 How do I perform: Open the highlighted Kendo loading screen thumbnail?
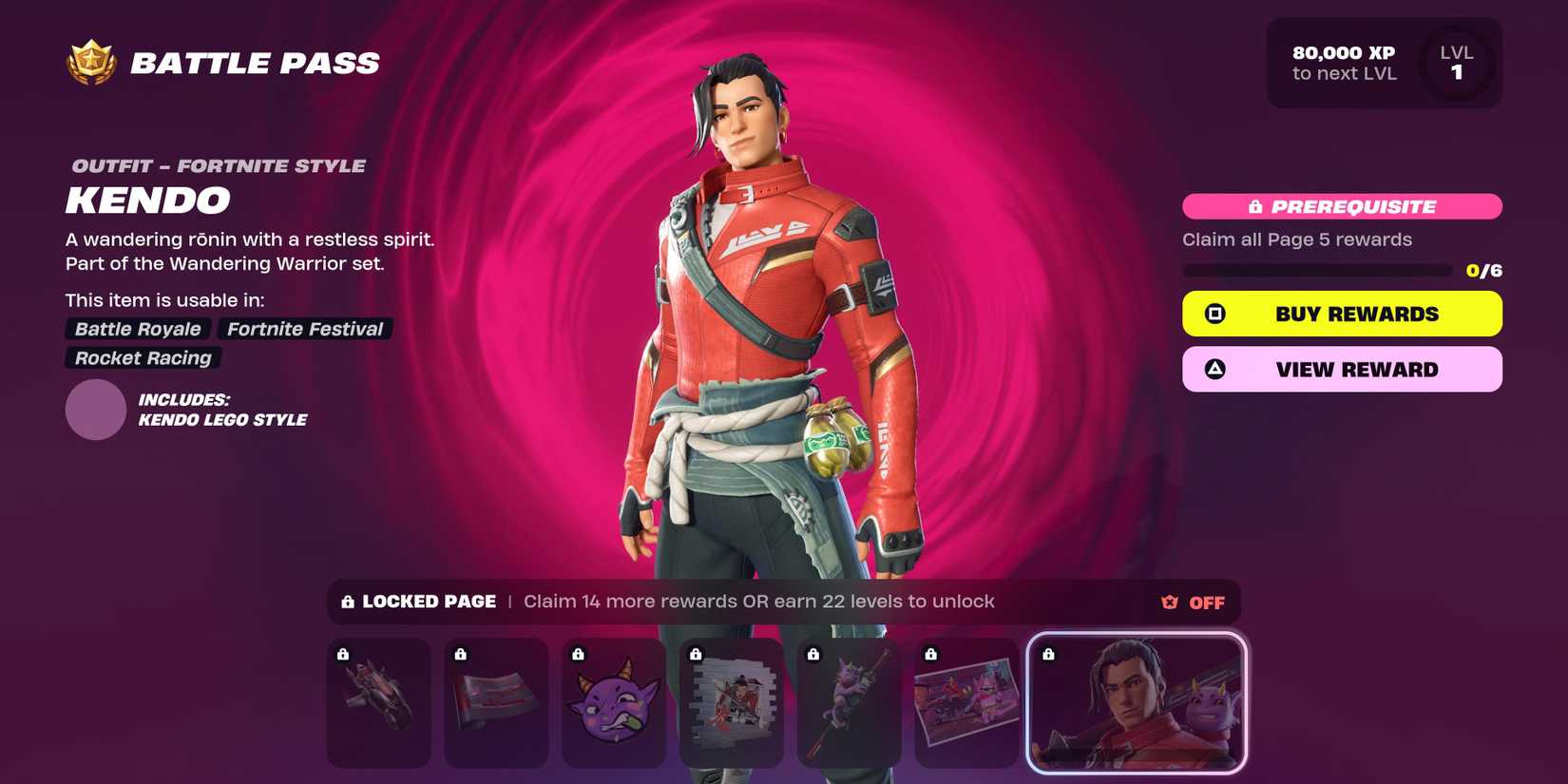click(x=1137, y=701)
